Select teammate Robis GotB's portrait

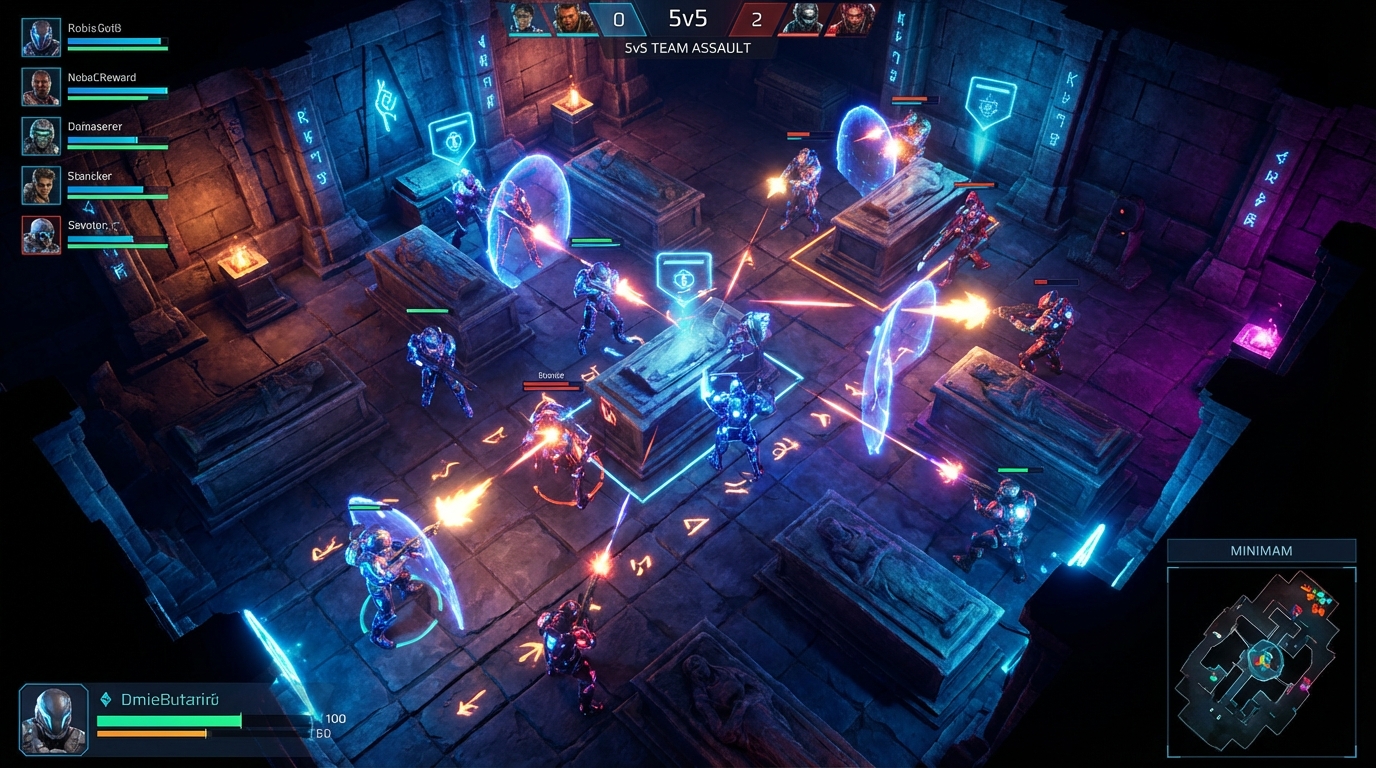click(41, 37)
